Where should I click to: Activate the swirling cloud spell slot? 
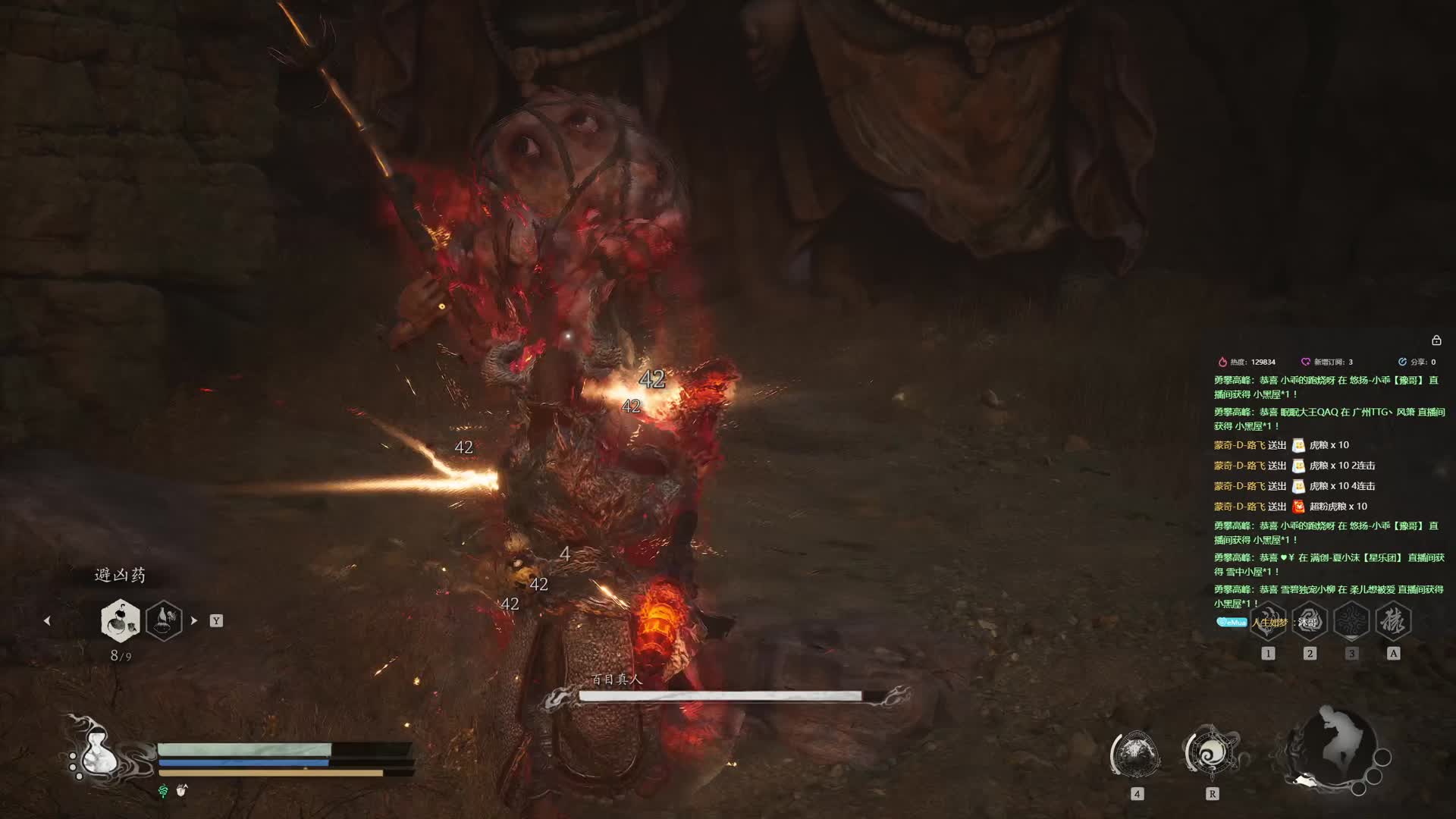point(1310,621)
